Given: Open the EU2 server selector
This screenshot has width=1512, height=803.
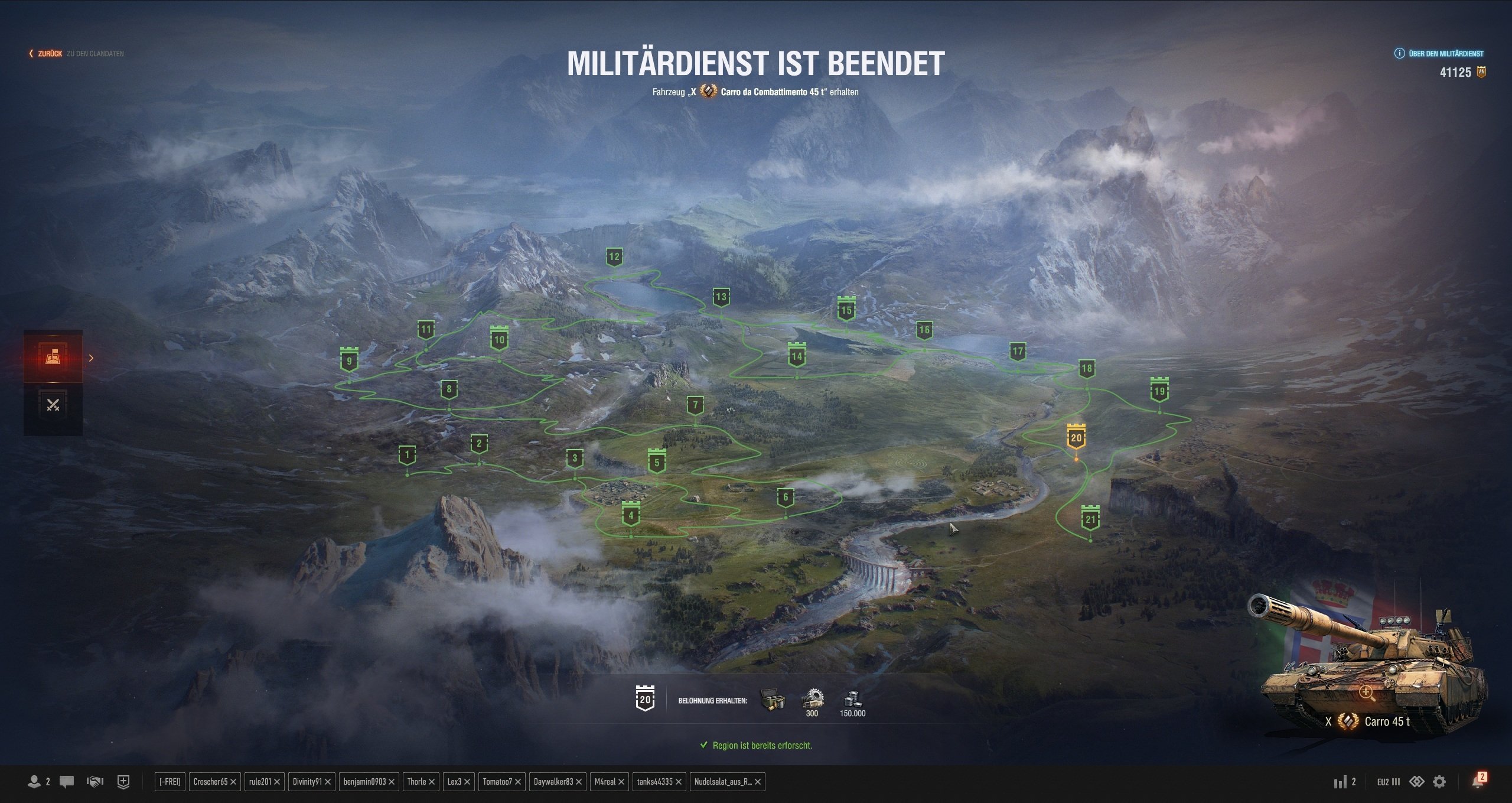Looking at the screenshot, I should pos(1388,782).
